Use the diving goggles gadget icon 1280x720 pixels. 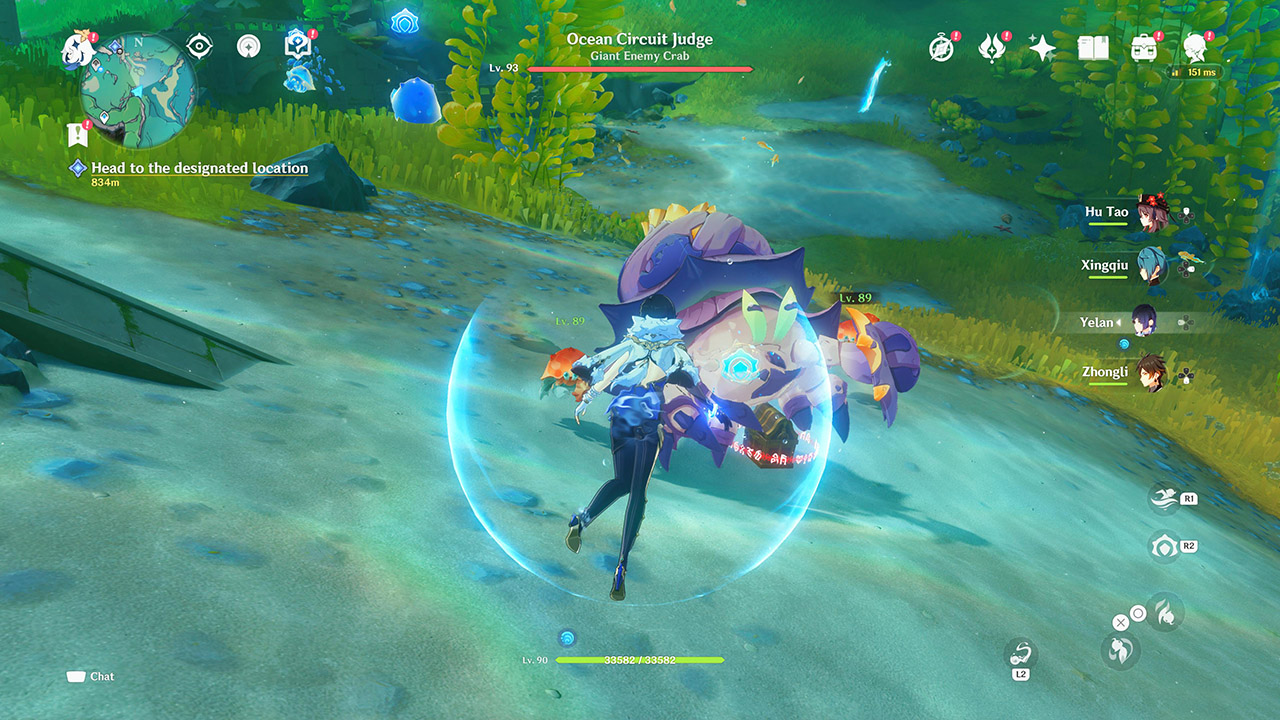[1021, 654]
